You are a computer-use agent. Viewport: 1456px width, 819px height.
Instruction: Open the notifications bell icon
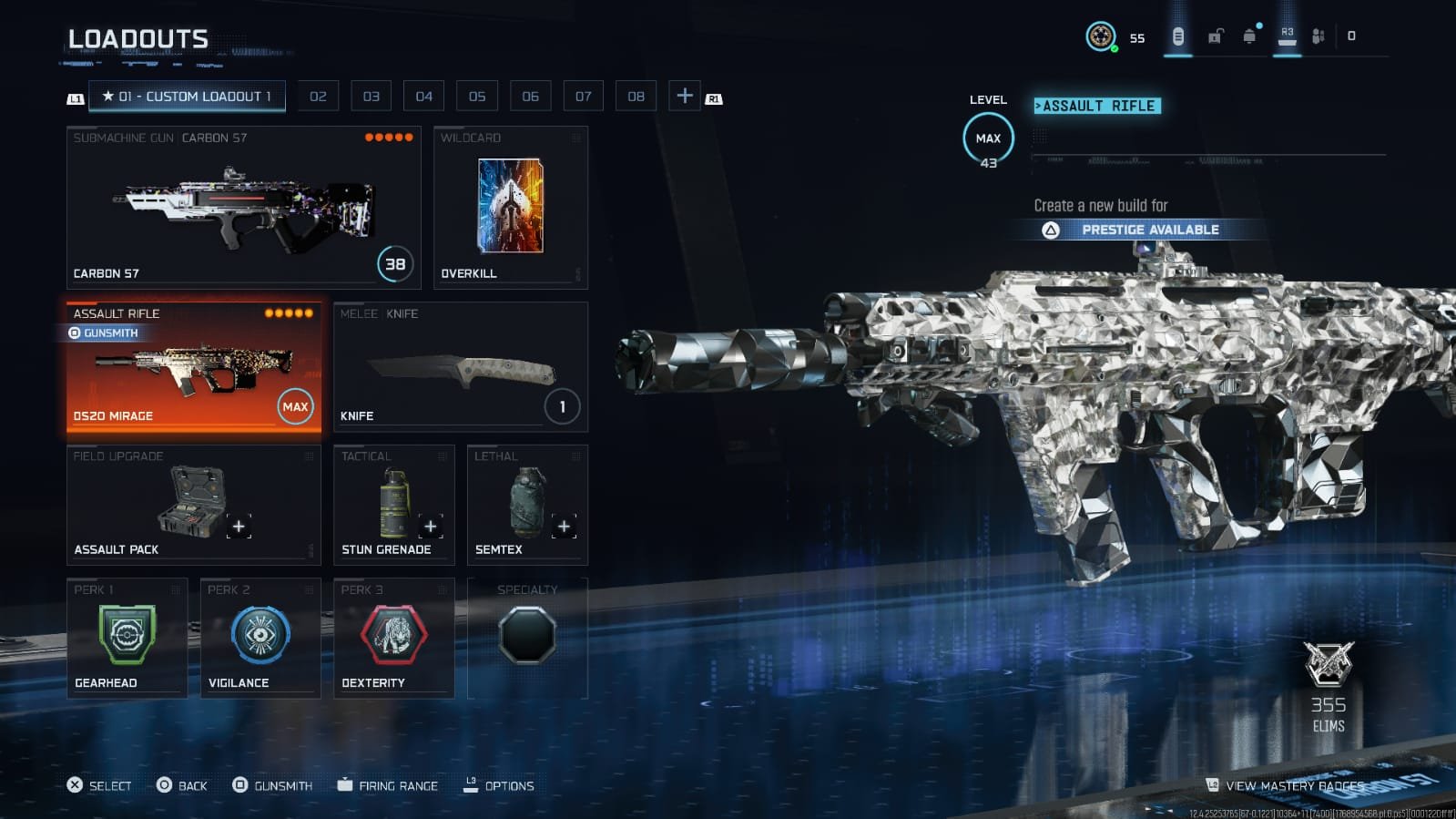pos(1249,36)
